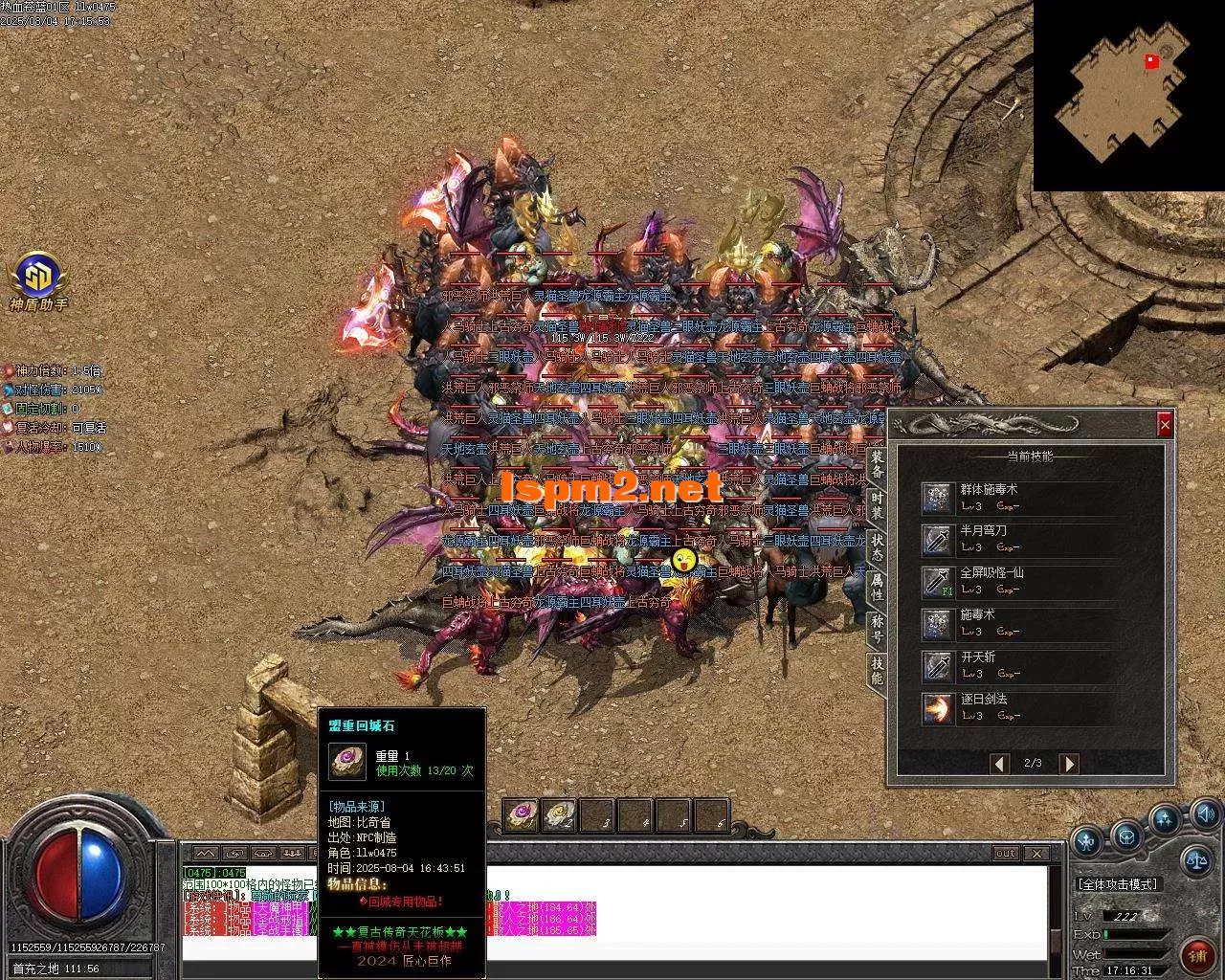Click the minimap
Screen dimensions: 1225x980
coord(1122,94)
